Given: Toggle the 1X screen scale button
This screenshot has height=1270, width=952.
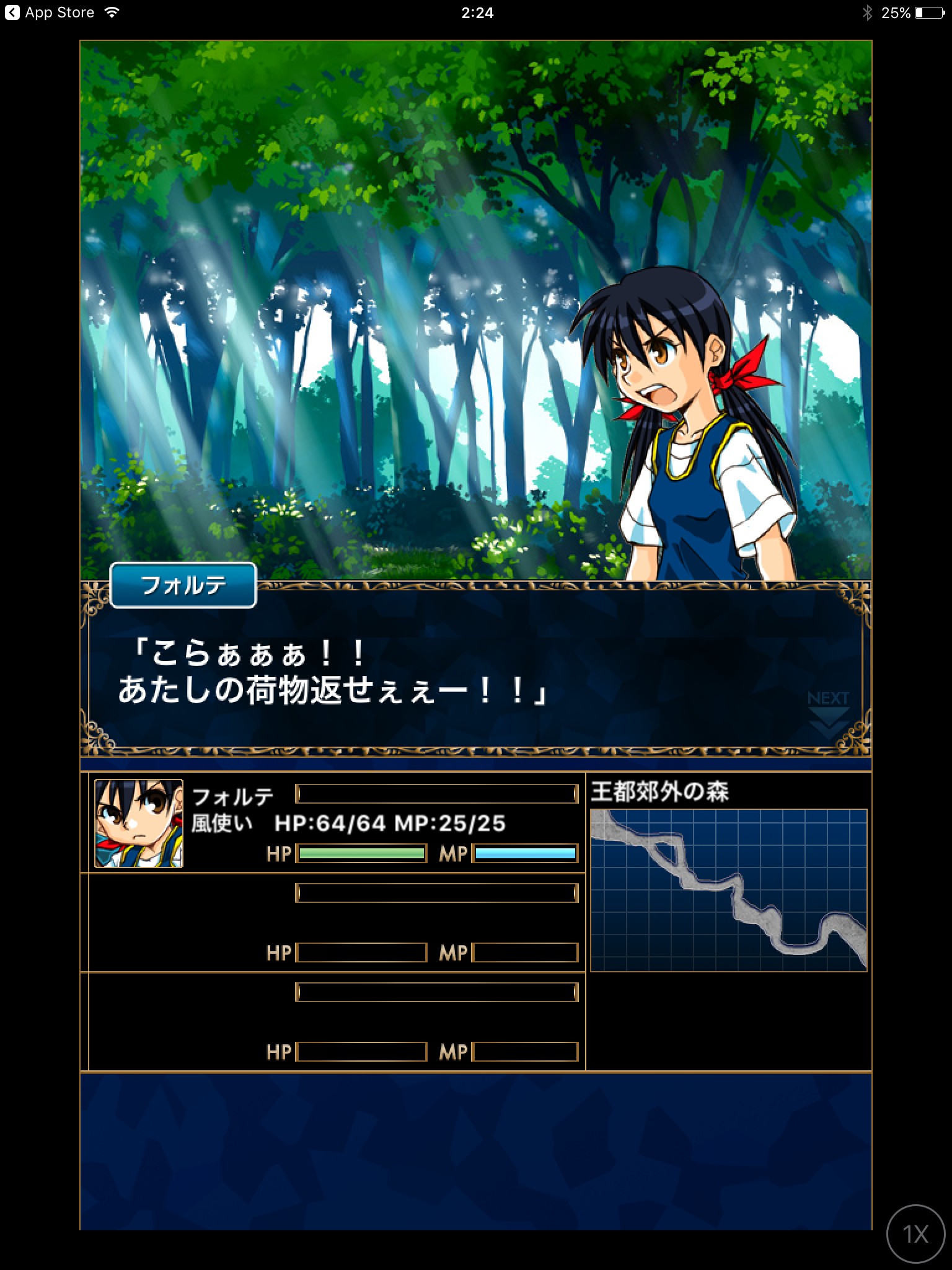Looking at the screenshot, I should [915, 1234].
